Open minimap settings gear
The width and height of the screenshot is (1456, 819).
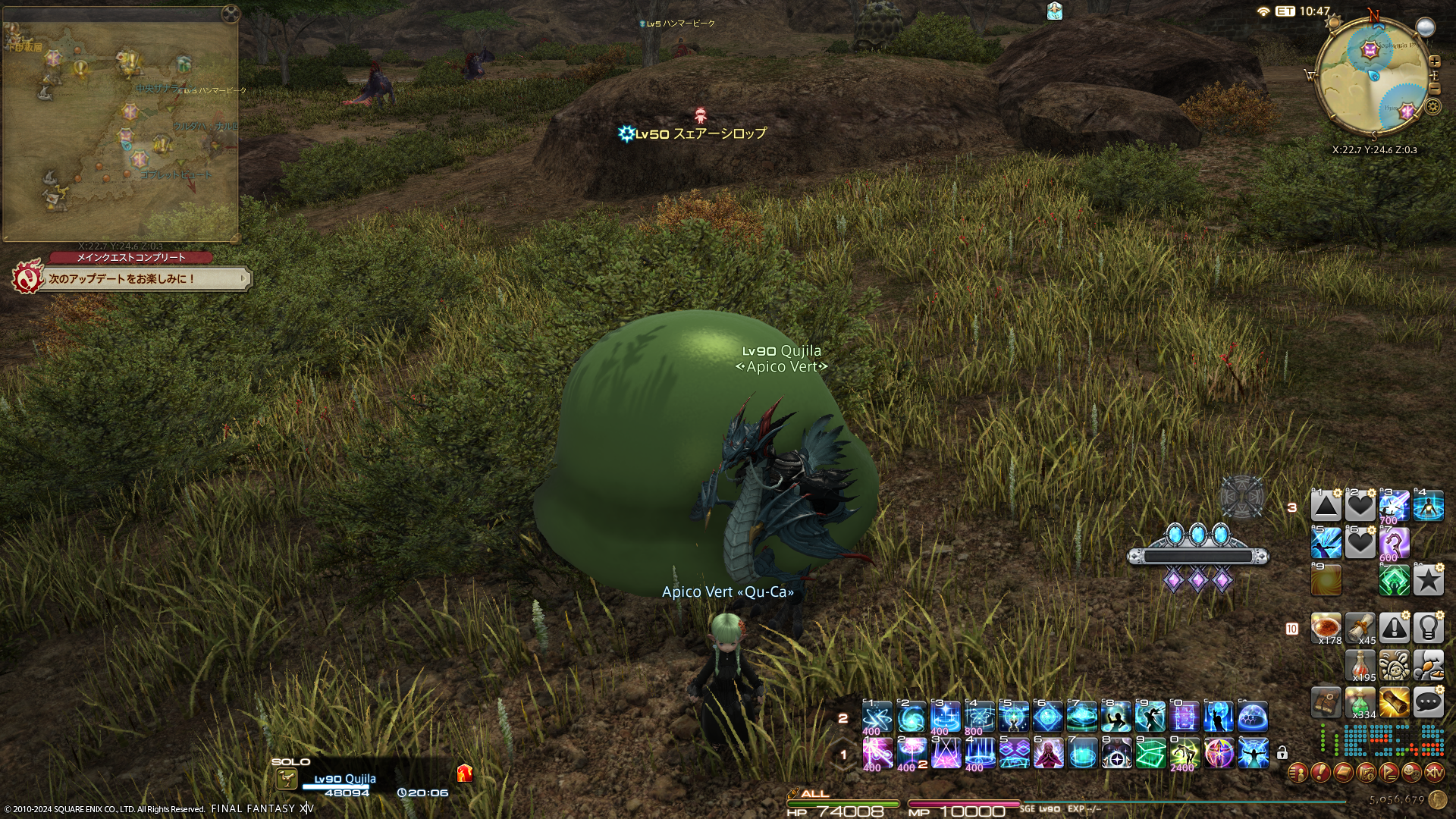(1432, 106)
